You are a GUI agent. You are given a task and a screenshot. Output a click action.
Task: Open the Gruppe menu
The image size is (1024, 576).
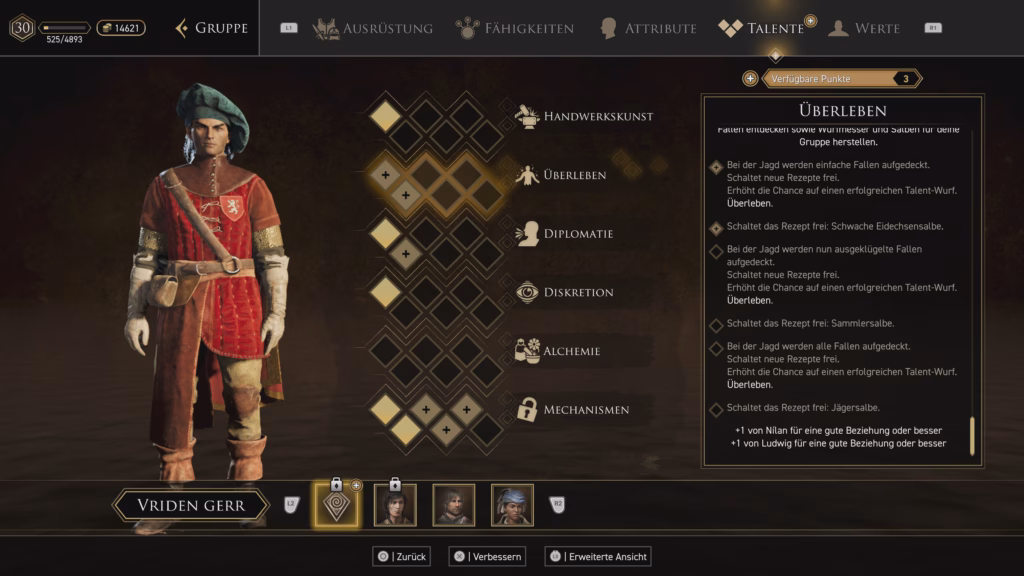pyautogui.click(x=212, y=28)
